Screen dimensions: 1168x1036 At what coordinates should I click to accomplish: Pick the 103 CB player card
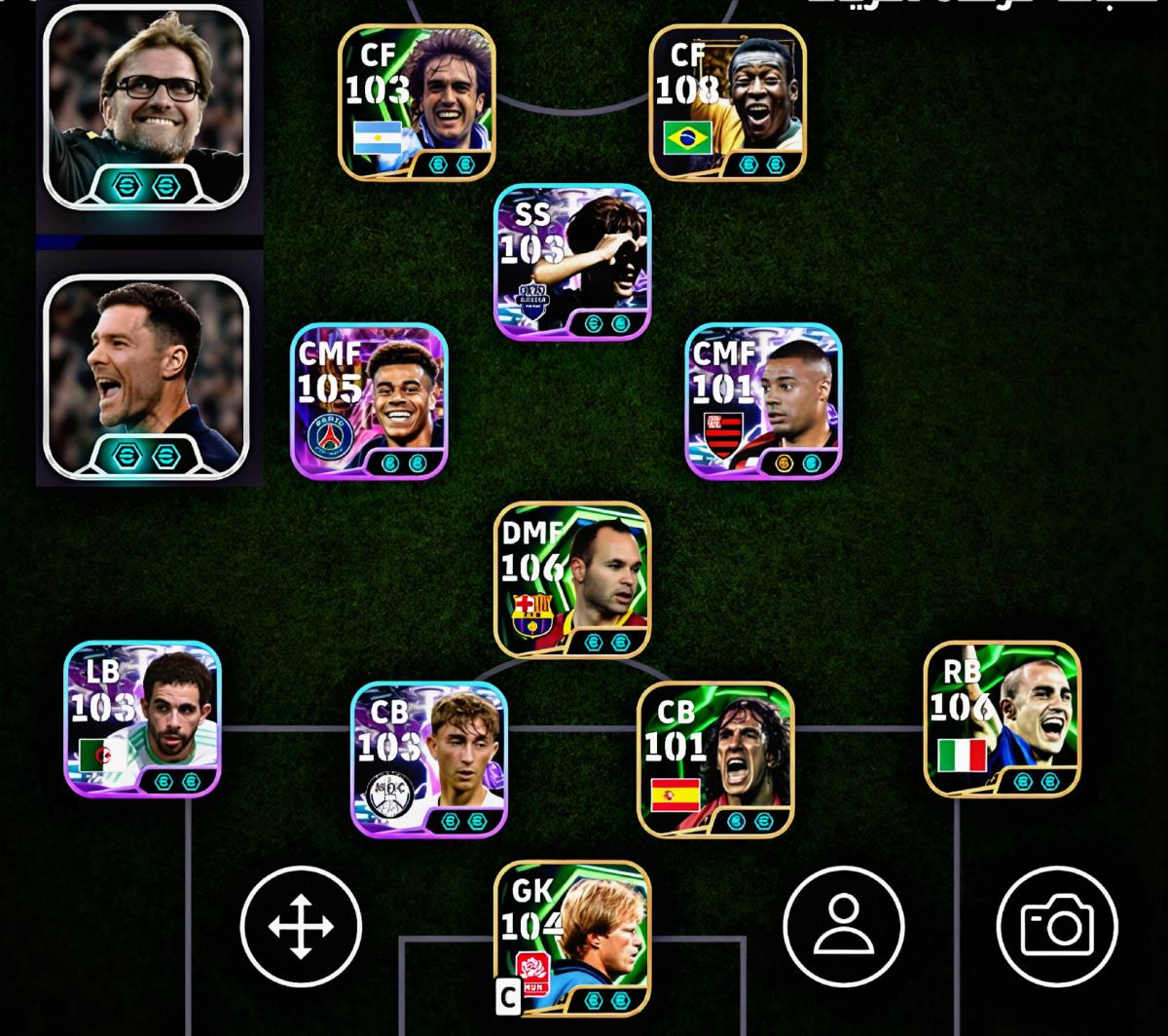[429, 759]
